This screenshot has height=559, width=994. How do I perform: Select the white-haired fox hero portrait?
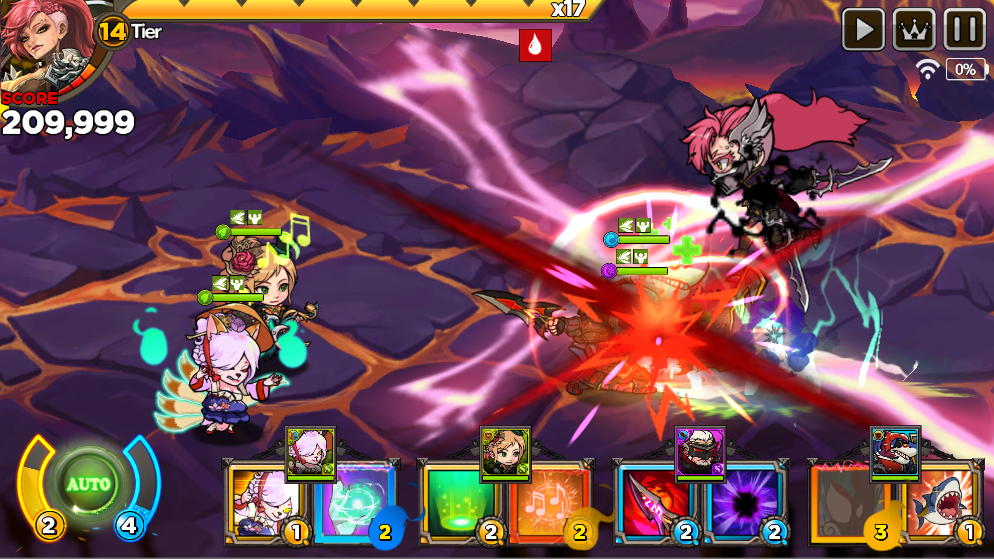310,450
